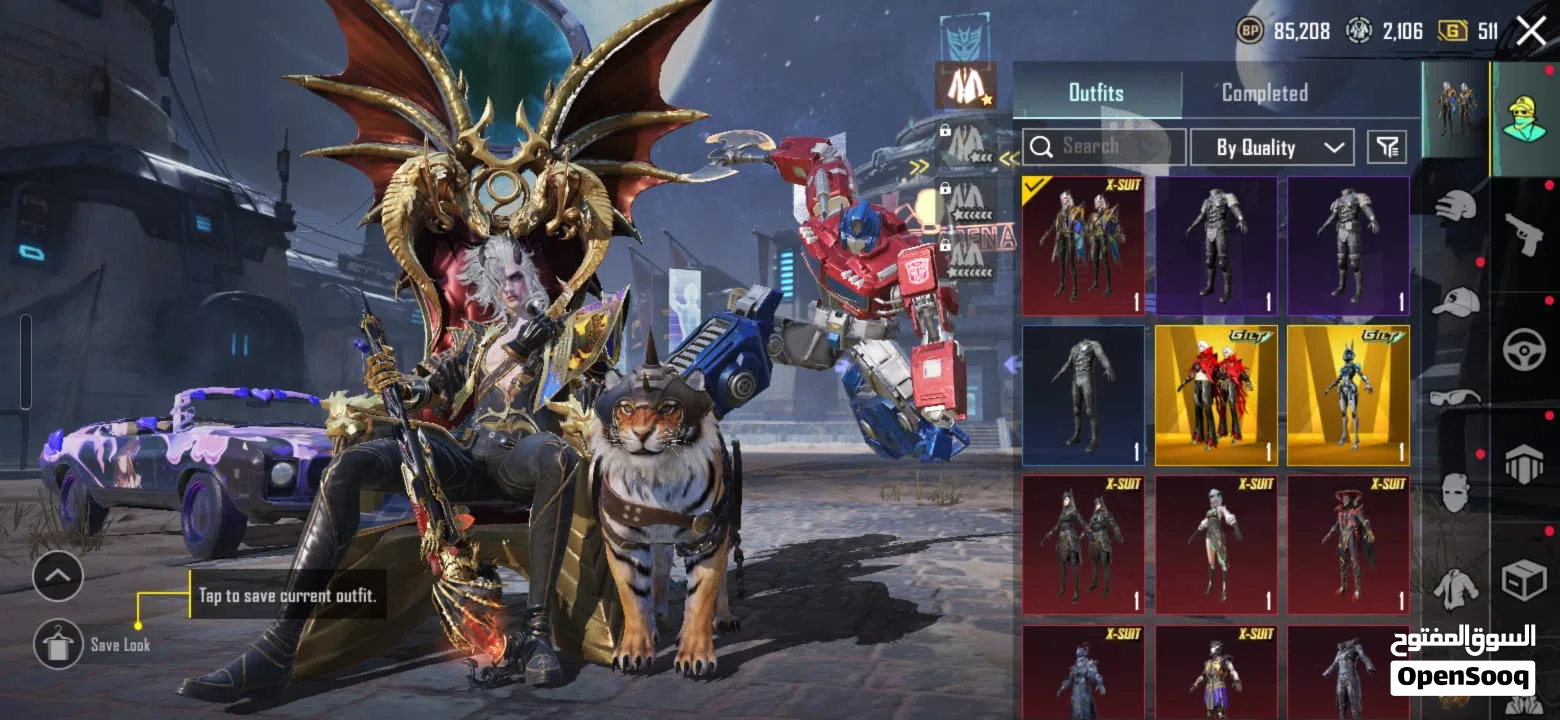Screen dimensions: 1560x720
Task: Pick the blue robot Glory outfit tile
Action: tap(1348, 395)
